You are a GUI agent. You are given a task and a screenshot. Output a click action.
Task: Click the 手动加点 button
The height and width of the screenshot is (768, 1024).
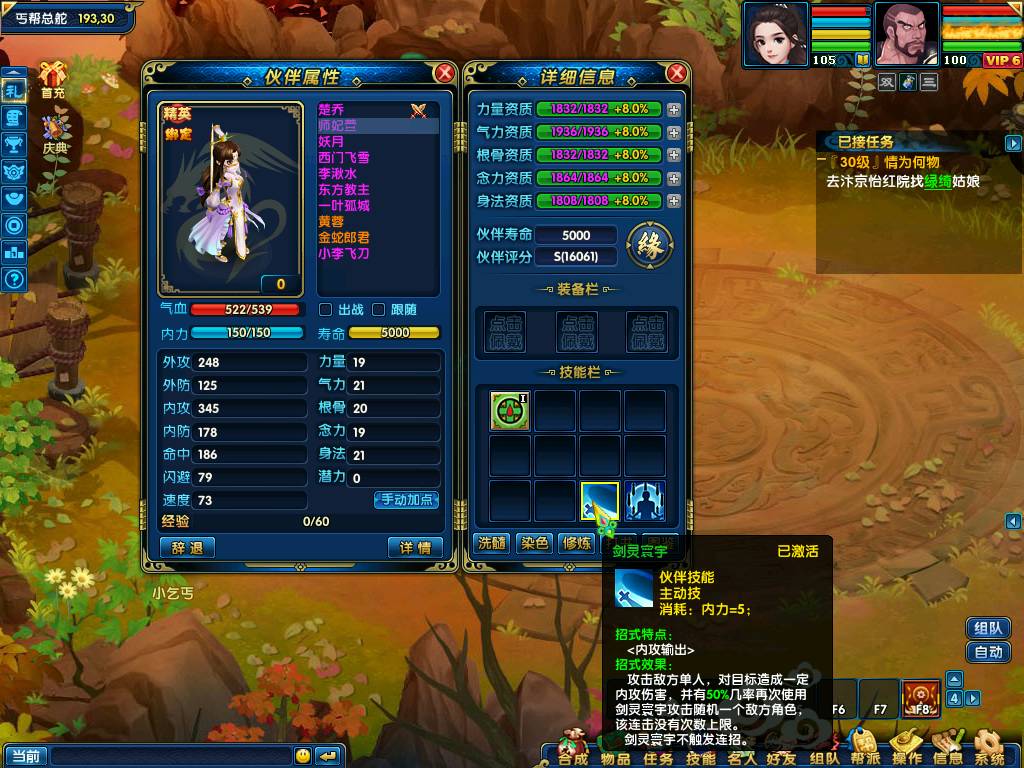pyautogui.click(x=407, y=500)
